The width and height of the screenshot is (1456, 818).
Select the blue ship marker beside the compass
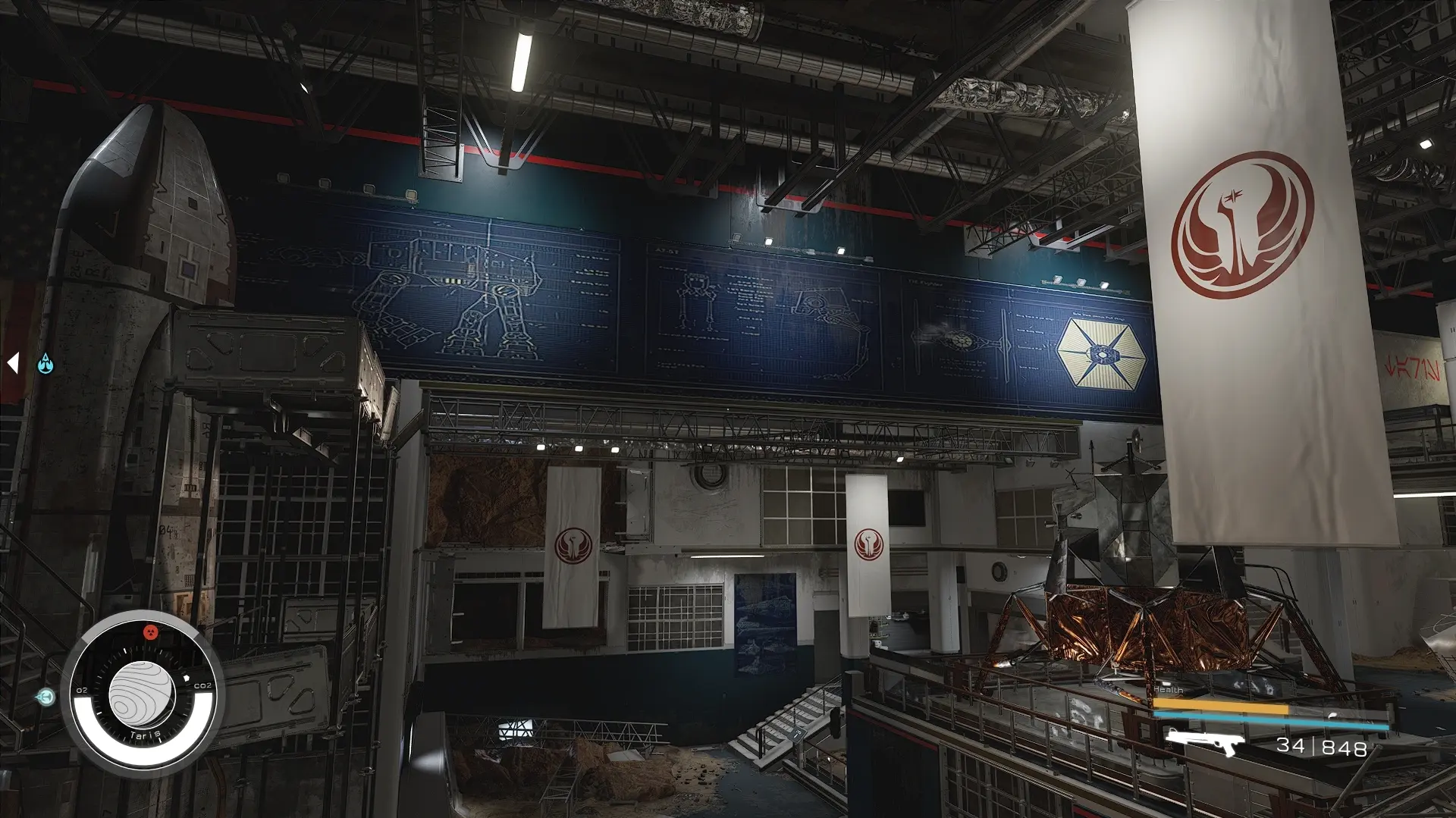(x=47, y=696)
